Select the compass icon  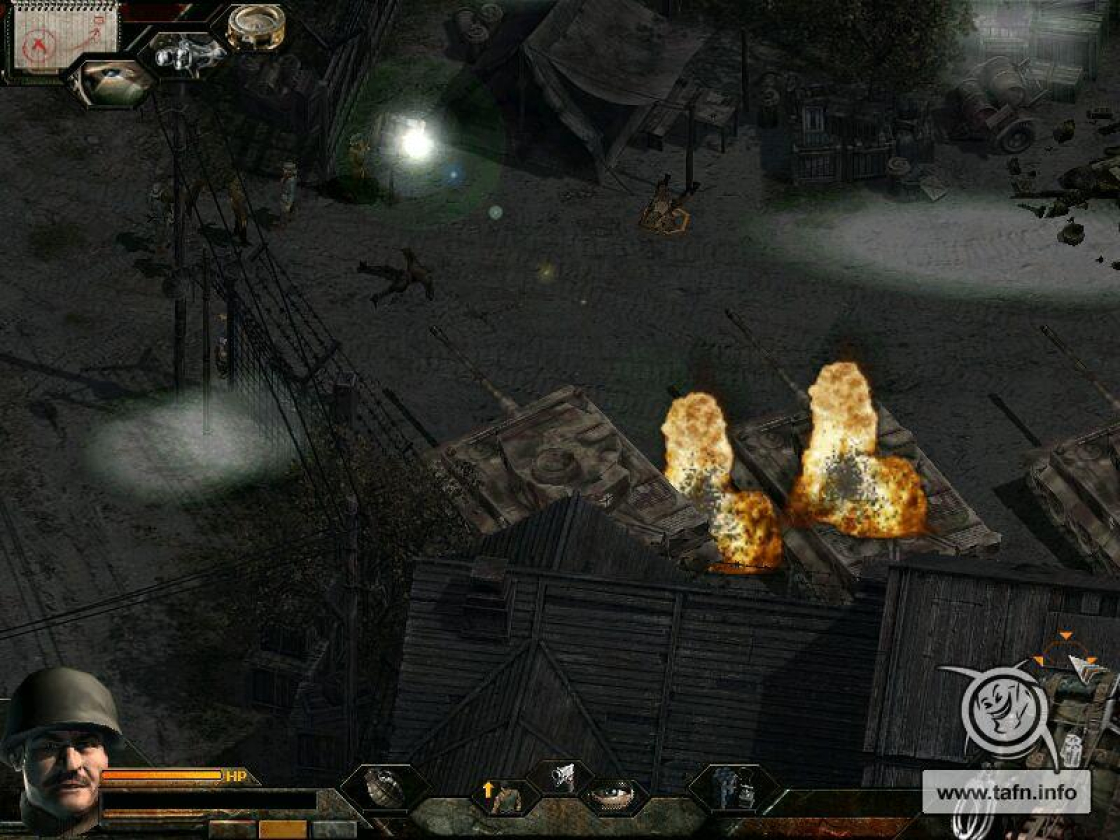point(255,25)
